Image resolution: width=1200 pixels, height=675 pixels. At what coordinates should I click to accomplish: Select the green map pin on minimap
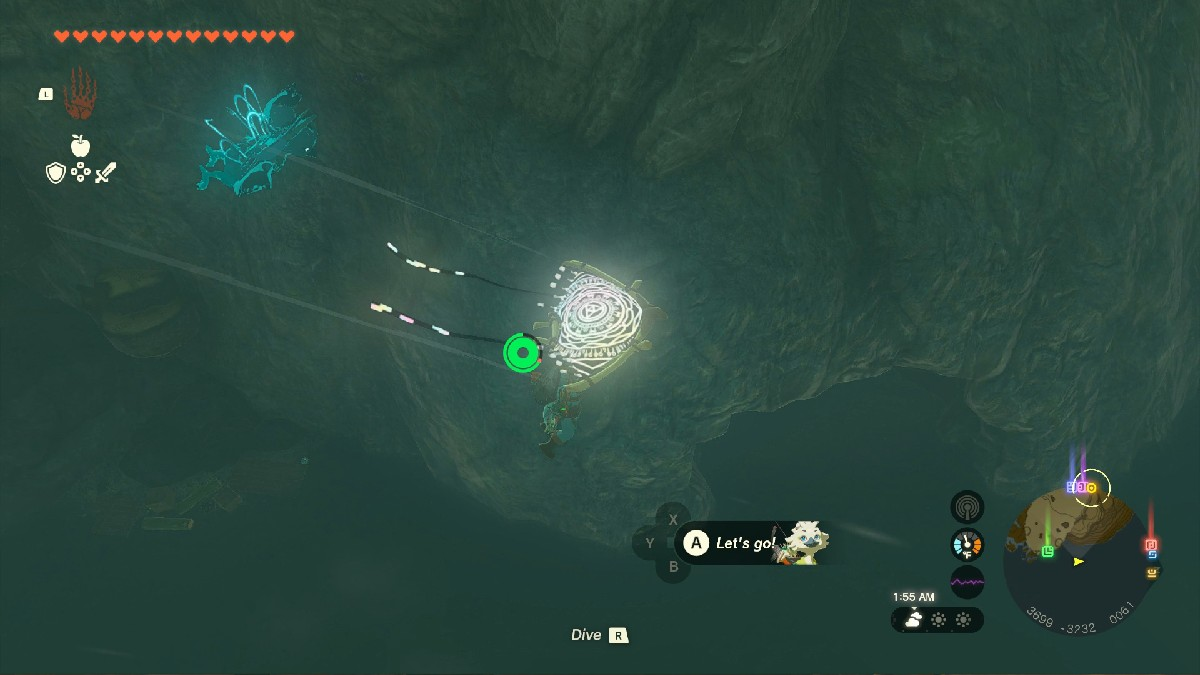[x=1047, y=551]
